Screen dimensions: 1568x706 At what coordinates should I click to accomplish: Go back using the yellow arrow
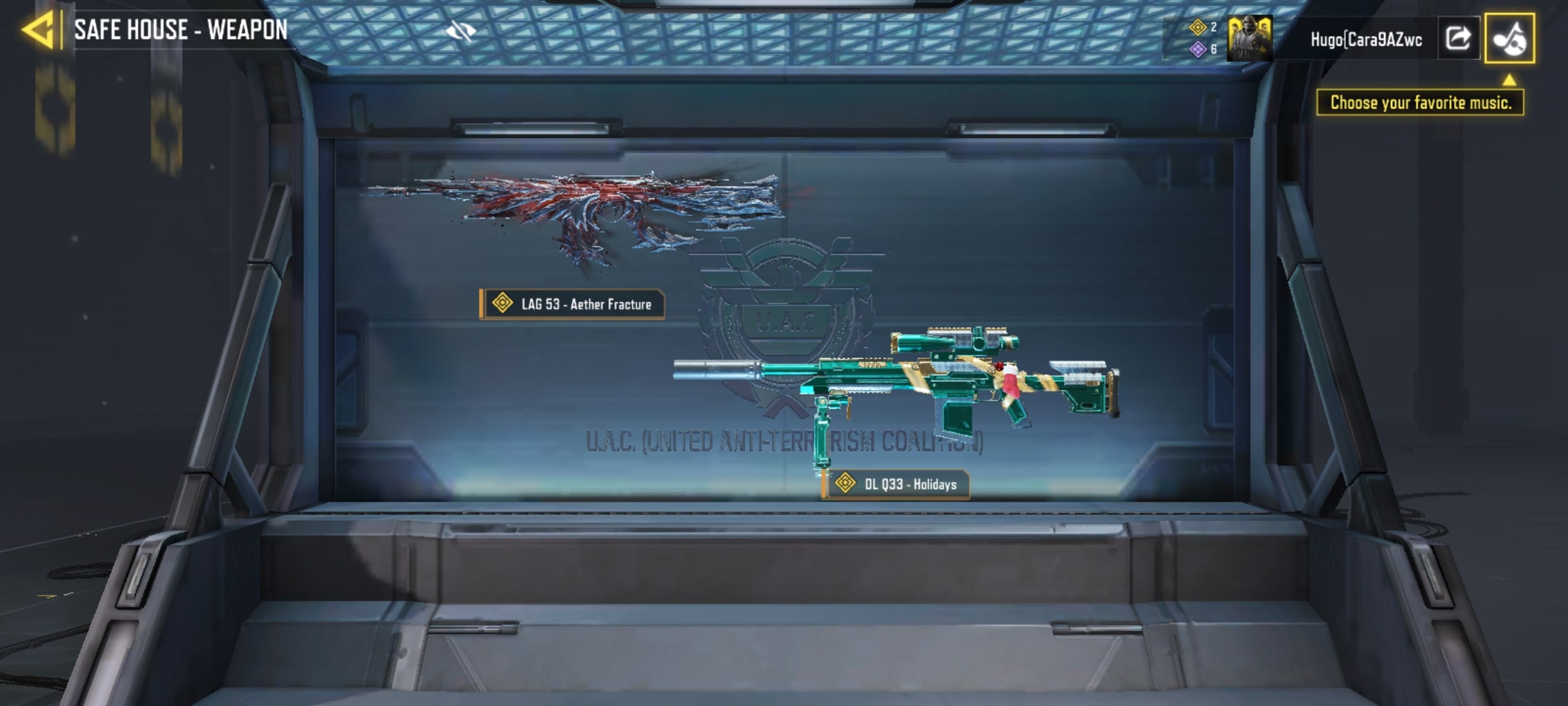point(38,30)
